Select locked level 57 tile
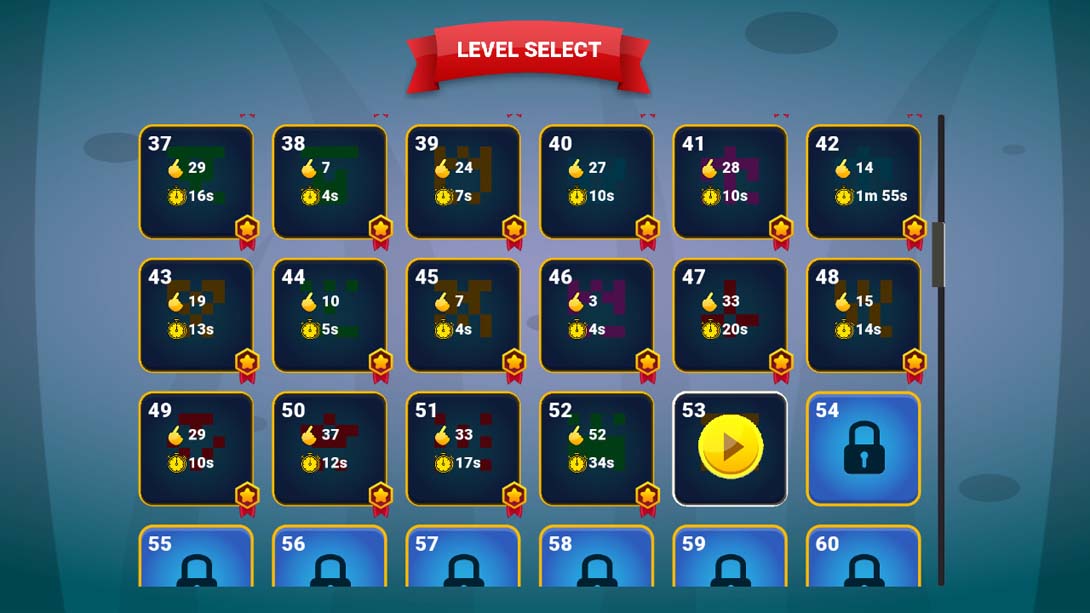 pyautogui.click(x=463, y=559)
